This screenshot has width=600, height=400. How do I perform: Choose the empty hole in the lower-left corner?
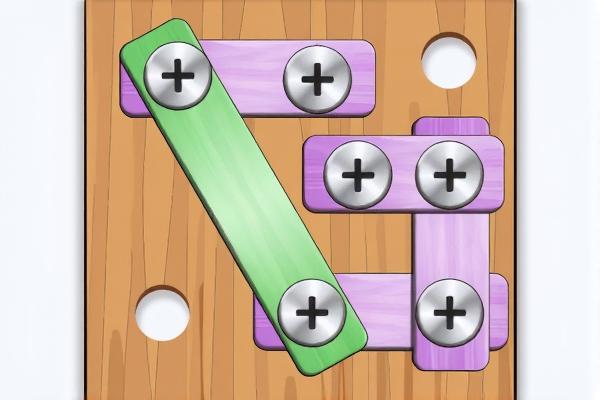click(x=165, y=311)
